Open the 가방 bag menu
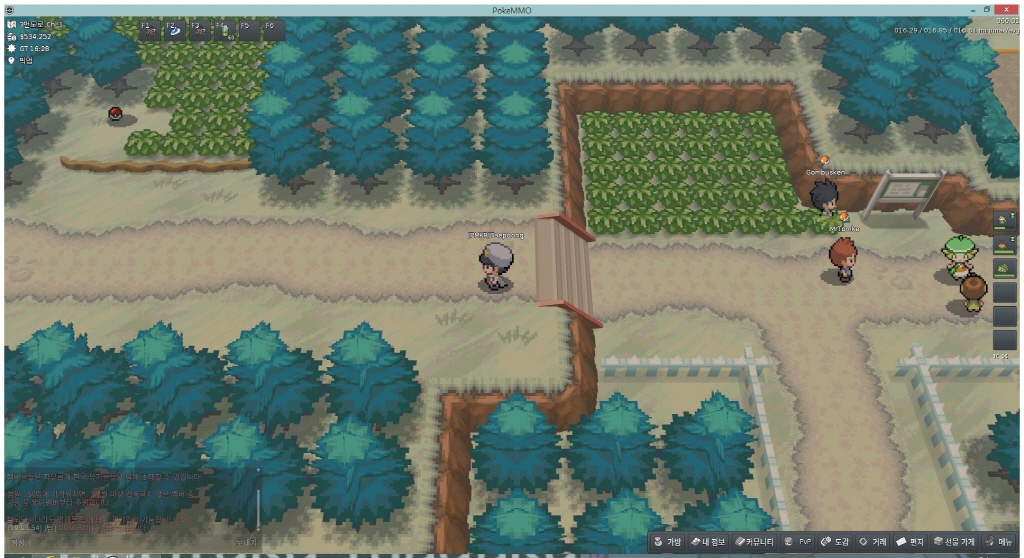 [667, 542]
